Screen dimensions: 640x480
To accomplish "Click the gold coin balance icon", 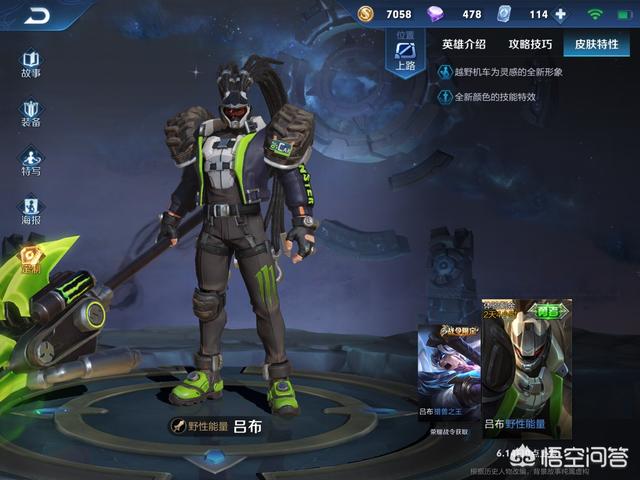I will coord(367,15).
